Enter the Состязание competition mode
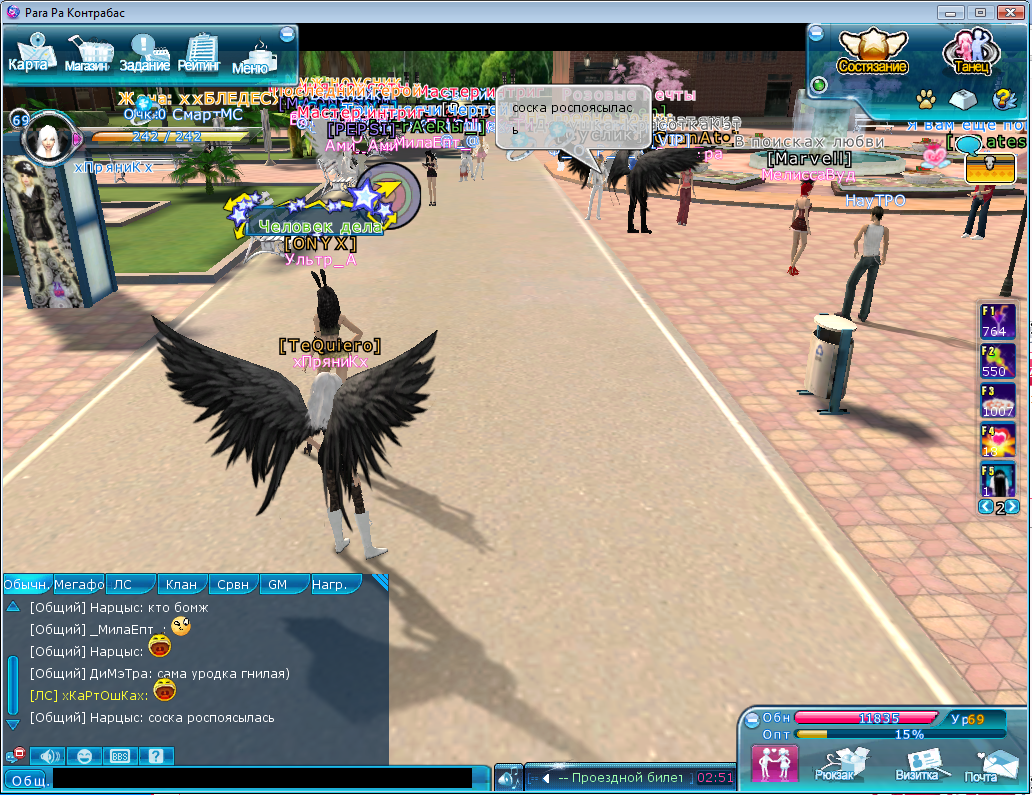The width and height of the screenshot is (1032, 795). coord(872,52)
